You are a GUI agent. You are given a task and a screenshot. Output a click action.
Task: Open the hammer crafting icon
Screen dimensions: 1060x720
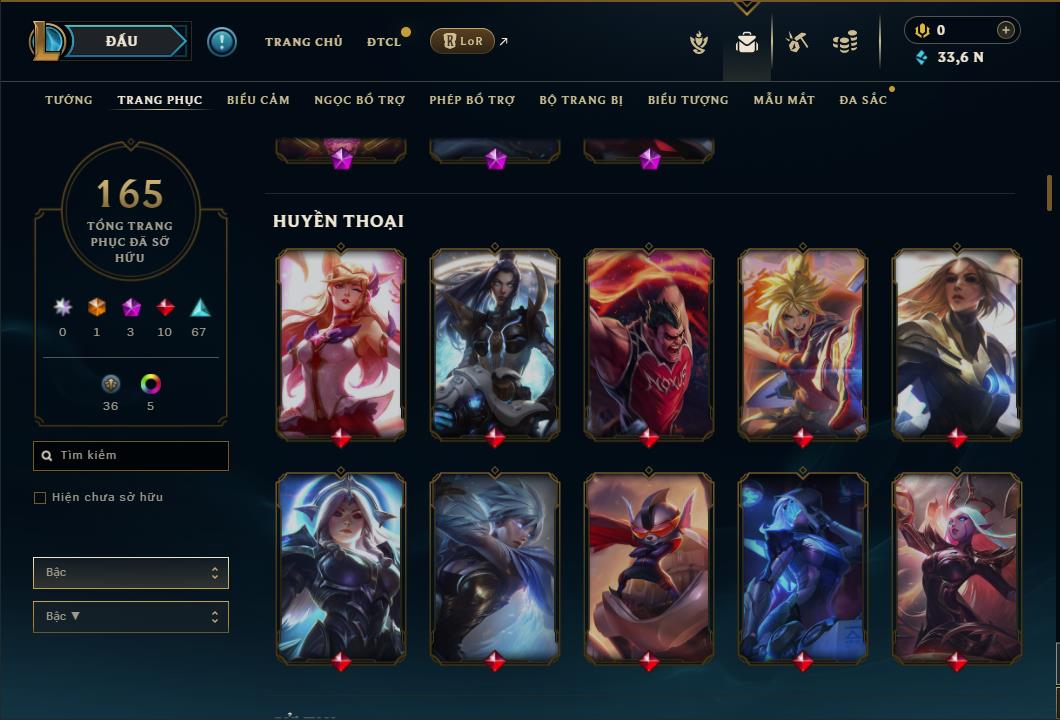click(797, 42)
